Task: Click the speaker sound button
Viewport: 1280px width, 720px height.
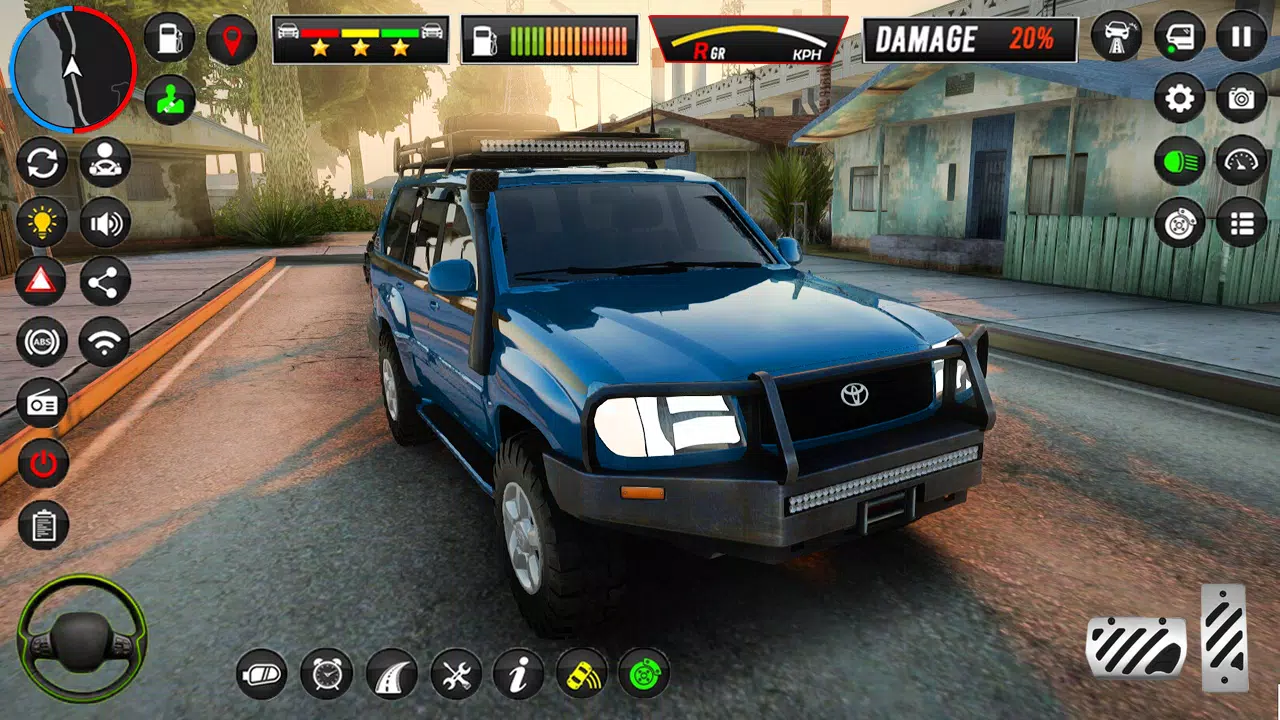Action: pos(104,222)
